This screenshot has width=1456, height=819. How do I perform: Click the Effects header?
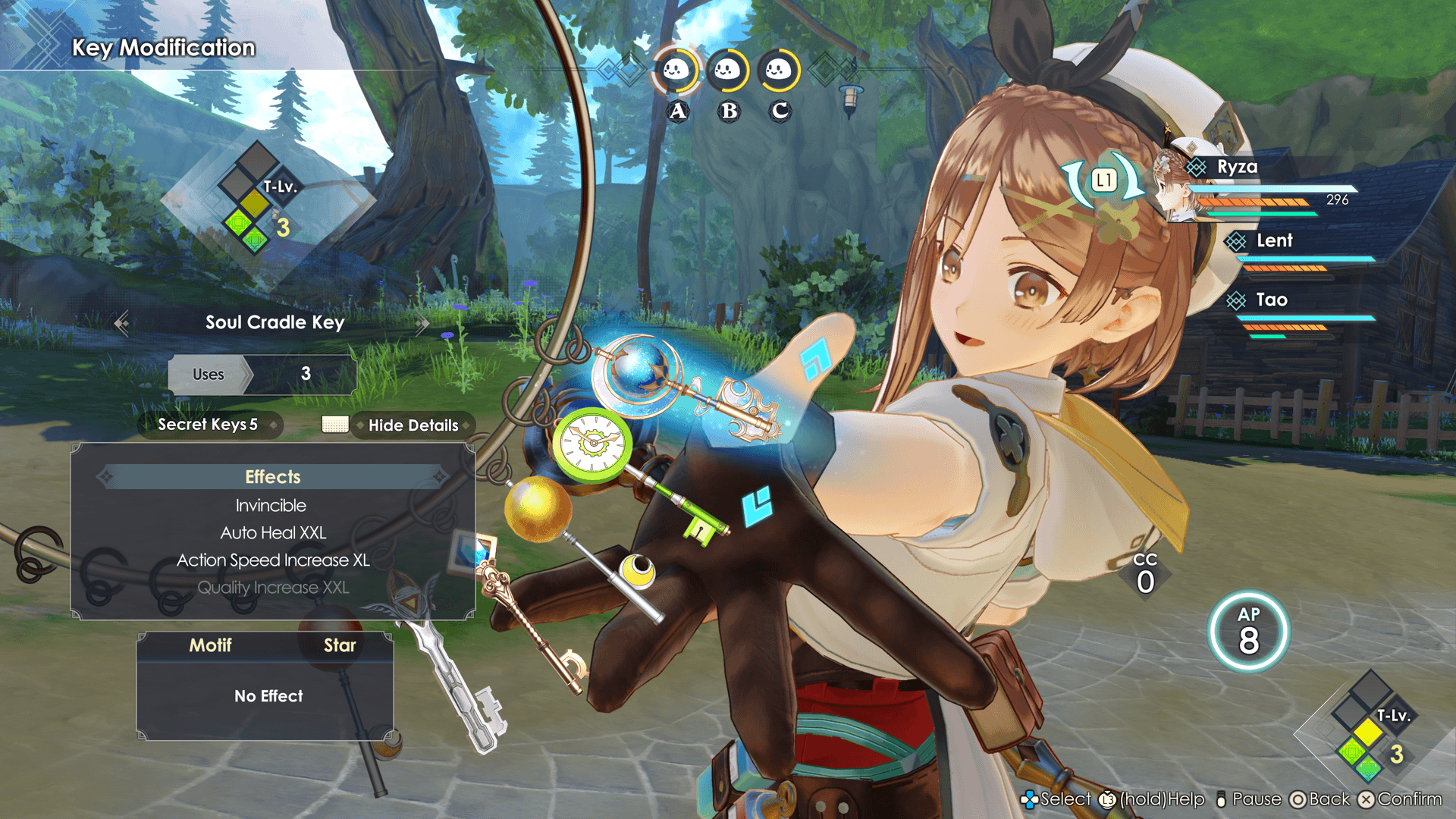pos(273,477)
